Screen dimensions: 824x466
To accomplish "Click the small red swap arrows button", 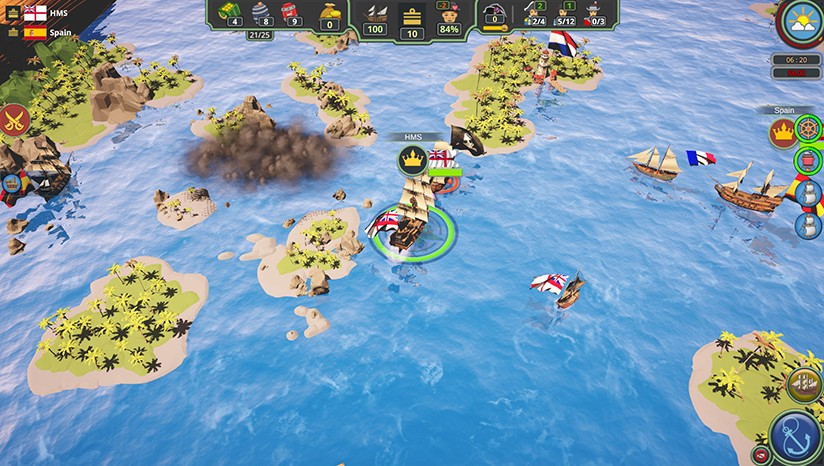I will click(761, 453).
